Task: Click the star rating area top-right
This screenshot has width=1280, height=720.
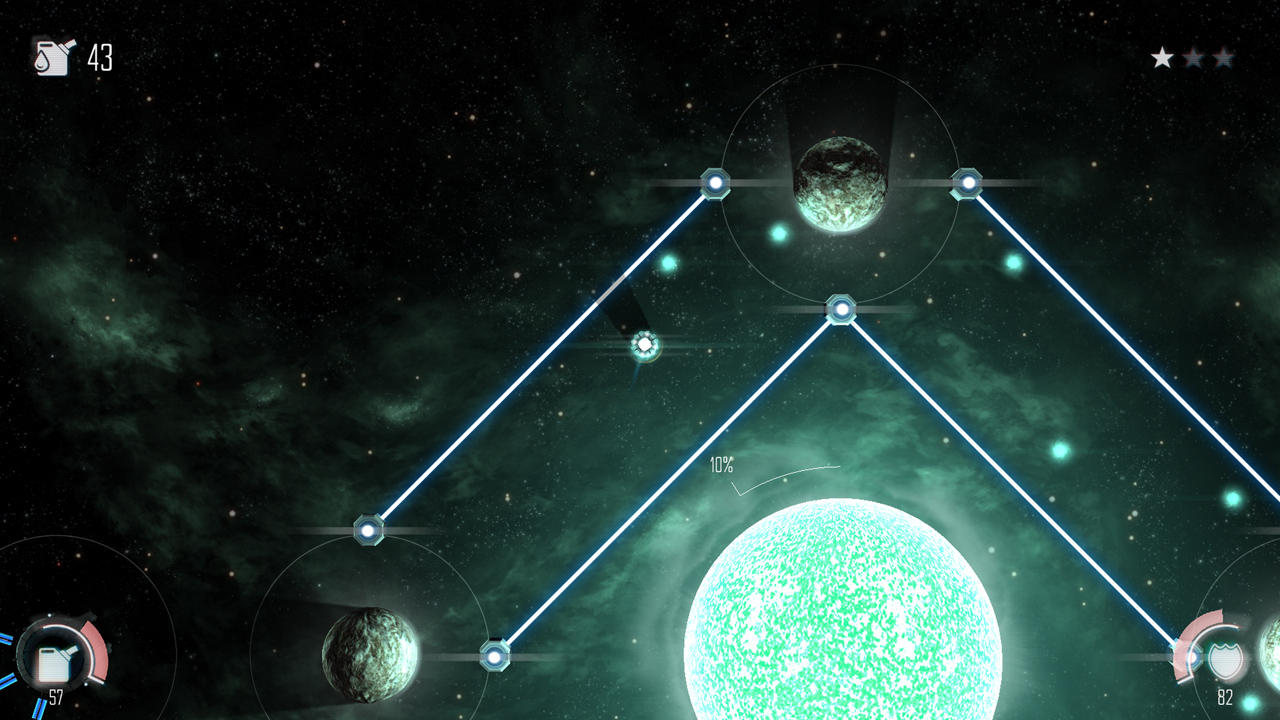Action: coord(1193,57)
